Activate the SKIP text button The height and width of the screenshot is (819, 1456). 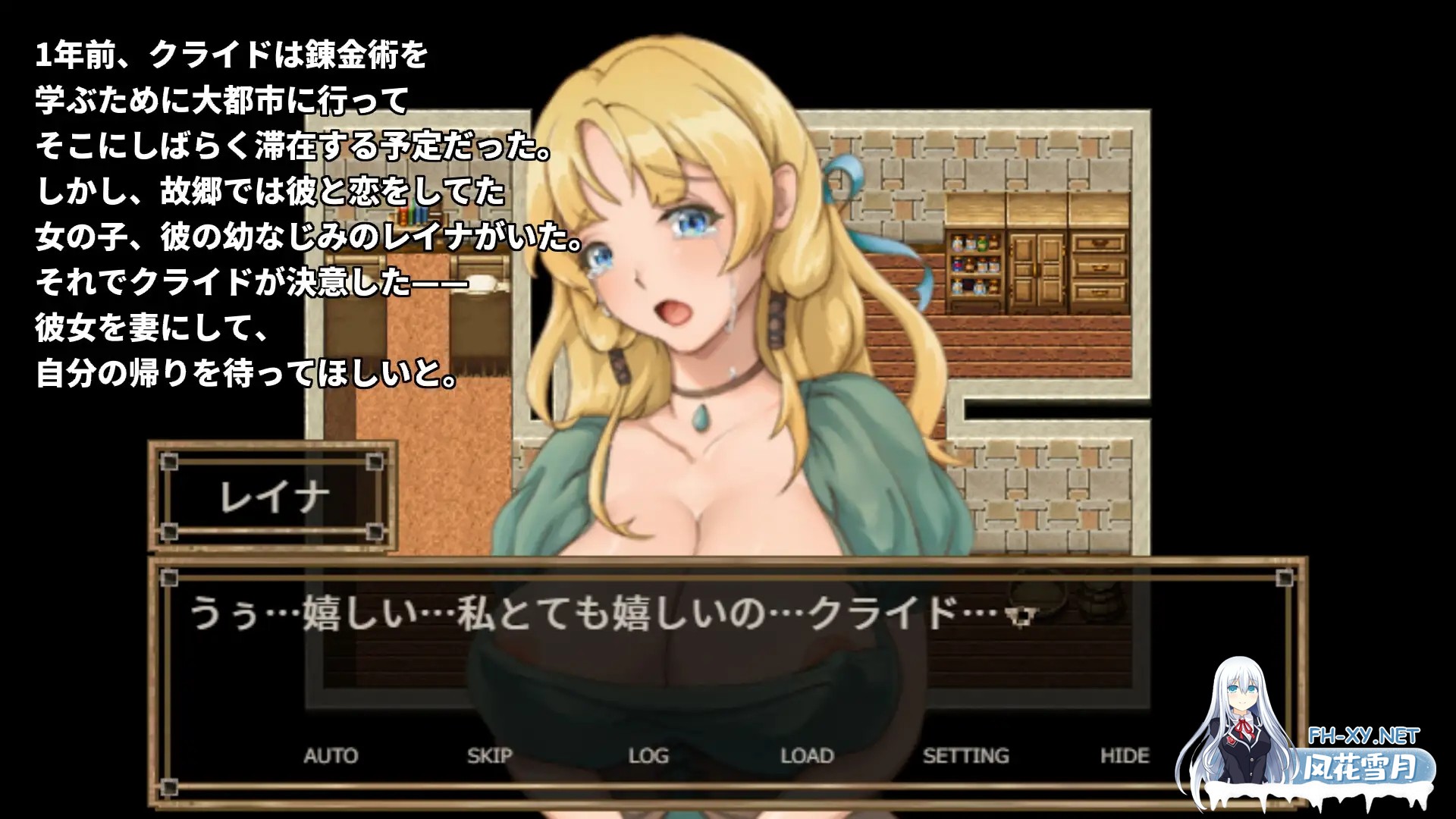pos(489,755)
